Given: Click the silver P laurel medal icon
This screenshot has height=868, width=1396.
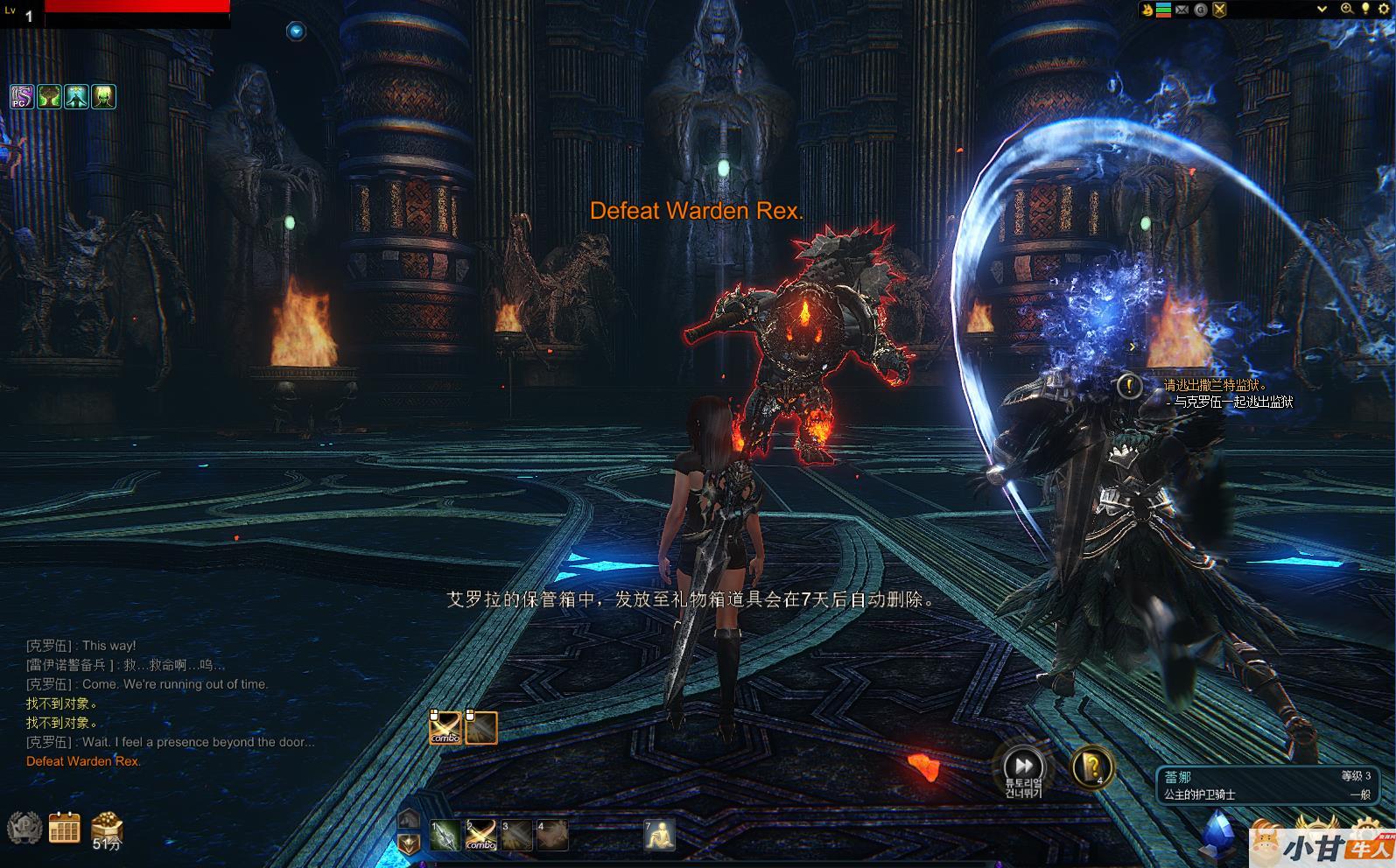Looking at the screenshot, I should click(x=24, y=828).
